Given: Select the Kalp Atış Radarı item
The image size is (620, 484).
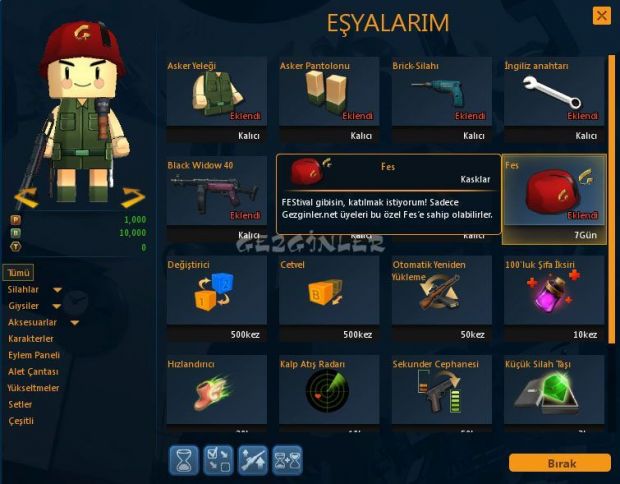Looking at the screenshot, I should pyautogui.click(x=329, y=389).
